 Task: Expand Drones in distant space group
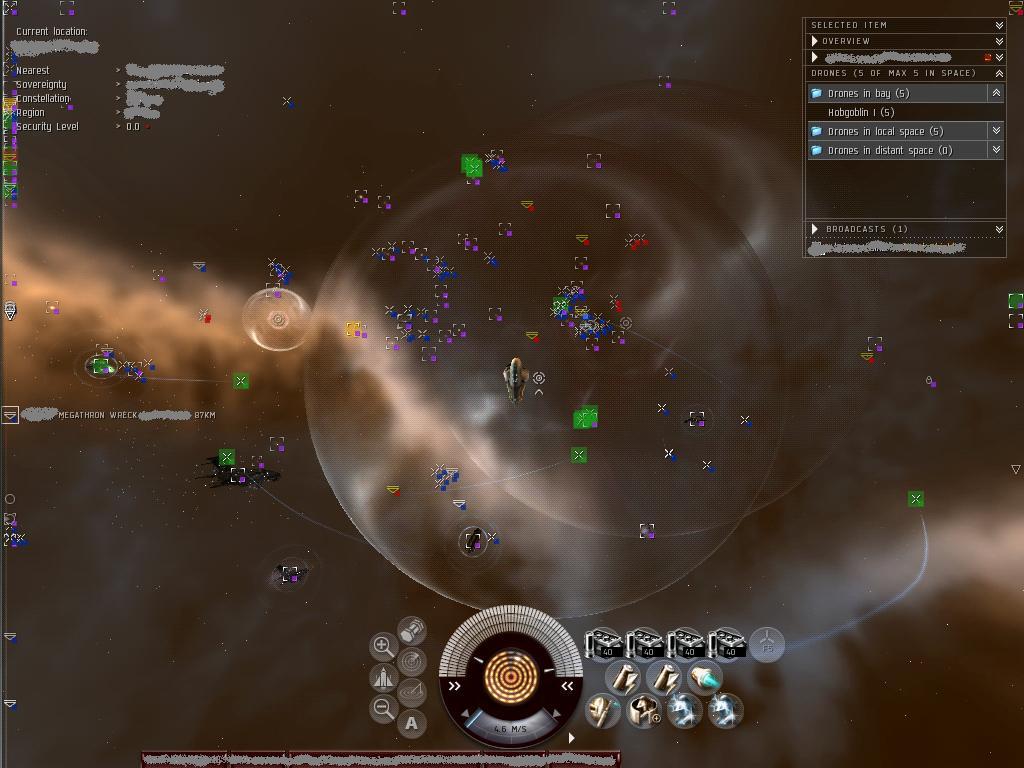[995, 150]
